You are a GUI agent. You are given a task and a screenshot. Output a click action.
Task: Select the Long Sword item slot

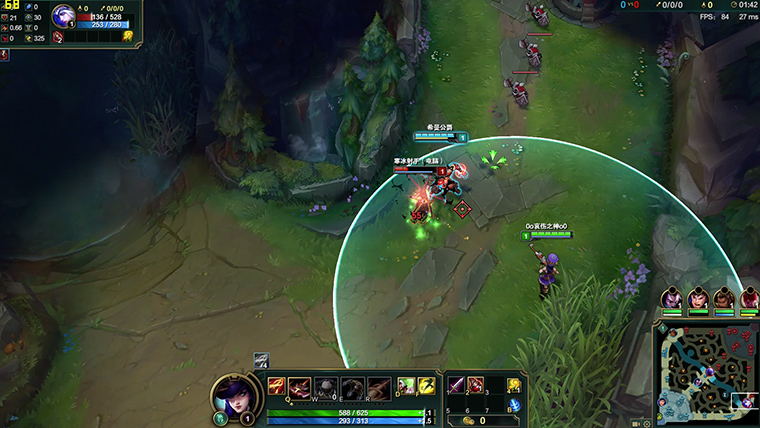[455, 384]
